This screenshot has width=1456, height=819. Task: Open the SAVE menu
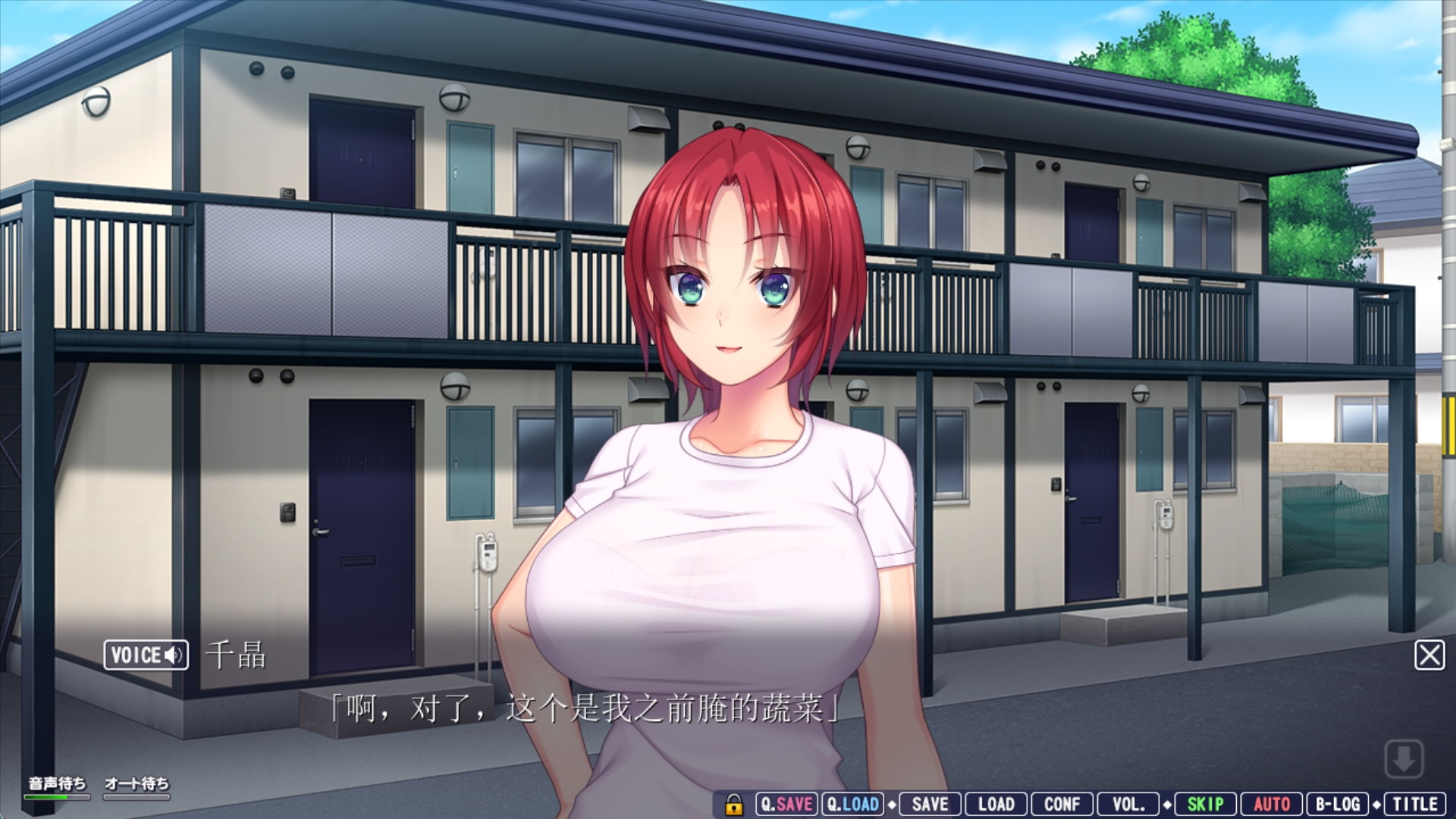coord(930,805)
